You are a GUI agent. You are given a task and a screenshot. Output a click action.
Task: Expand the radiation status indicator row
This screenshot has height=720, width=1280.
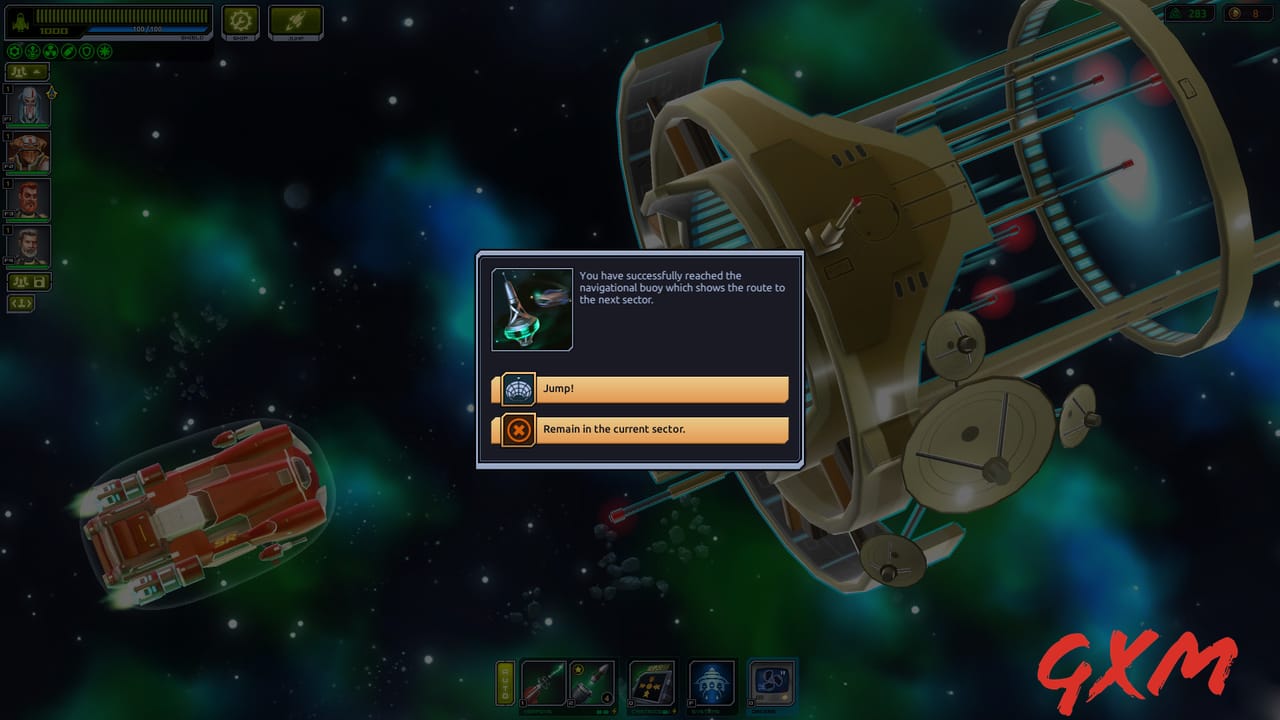[x=49, y=49]
